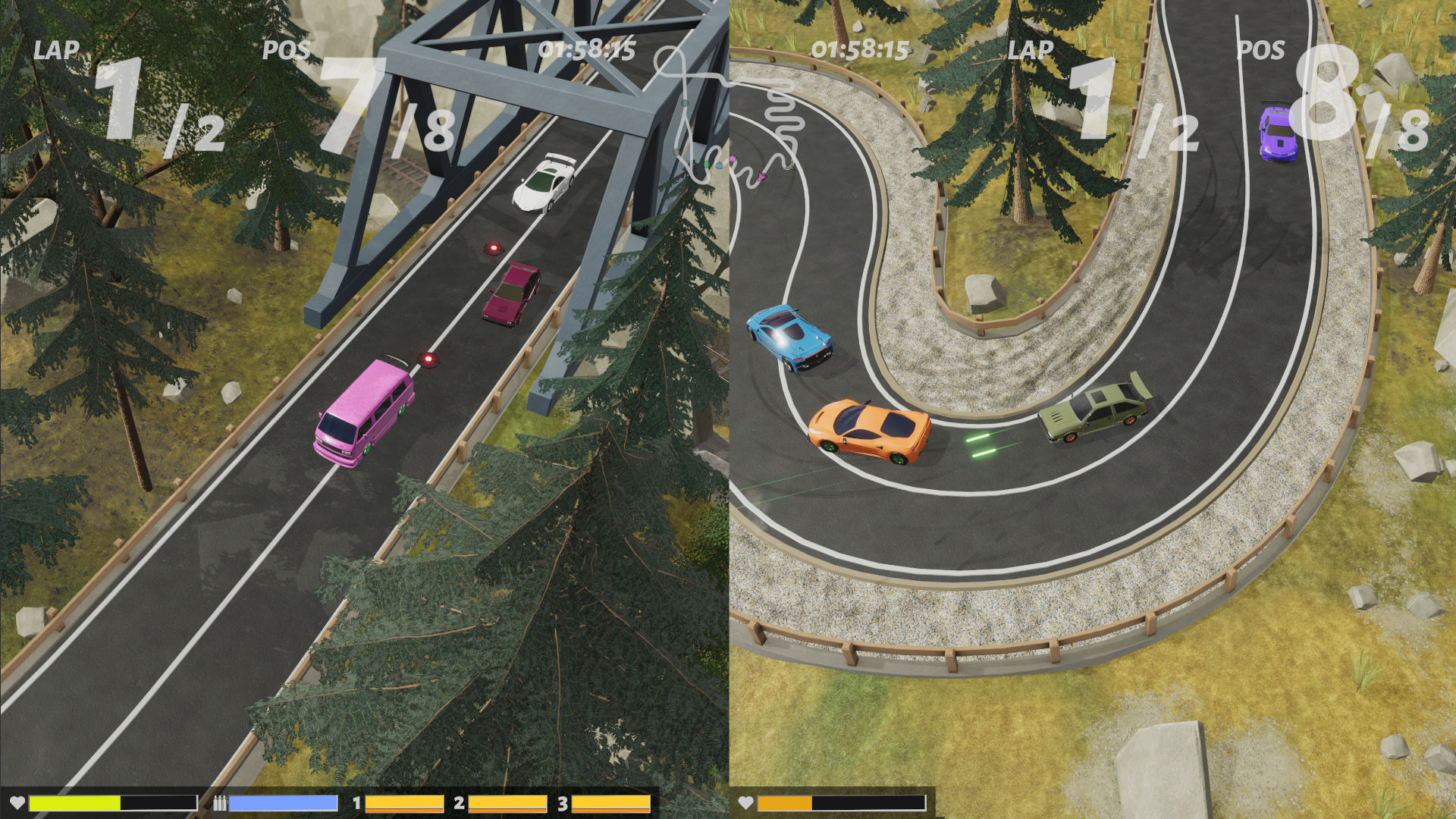Click the blue dot on the track minimap
Image resolution: width=1456 pixels, height=819 pixels.
719,165
